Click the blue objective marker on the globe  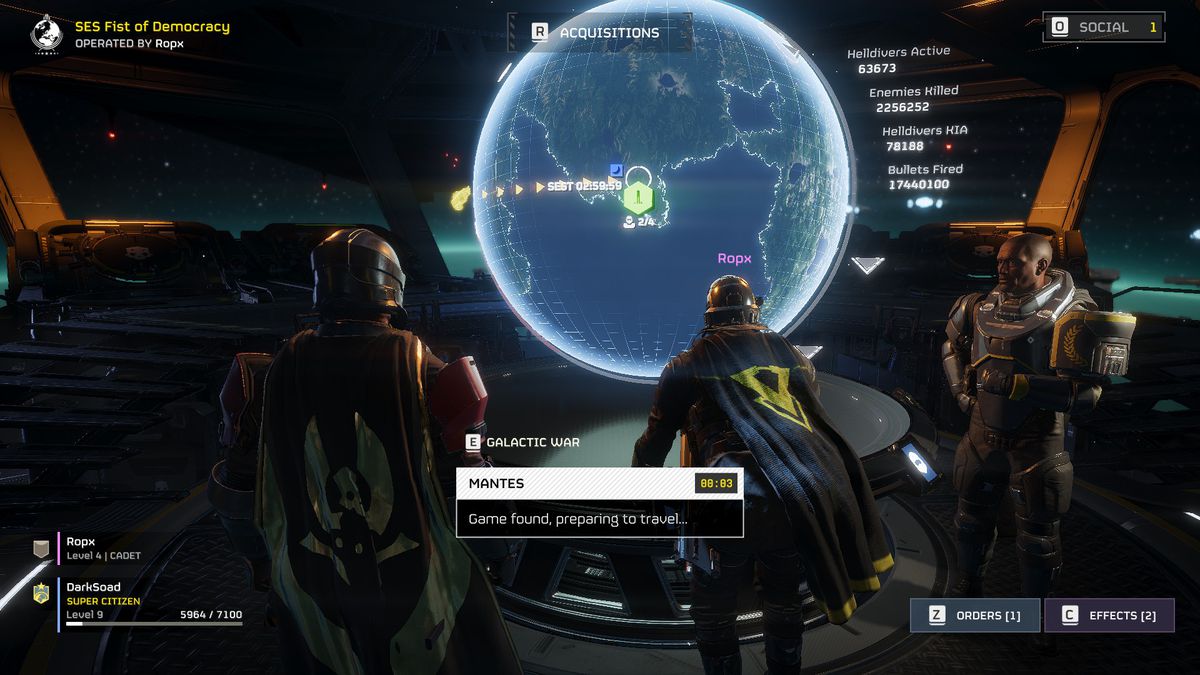tap(616, 169)
